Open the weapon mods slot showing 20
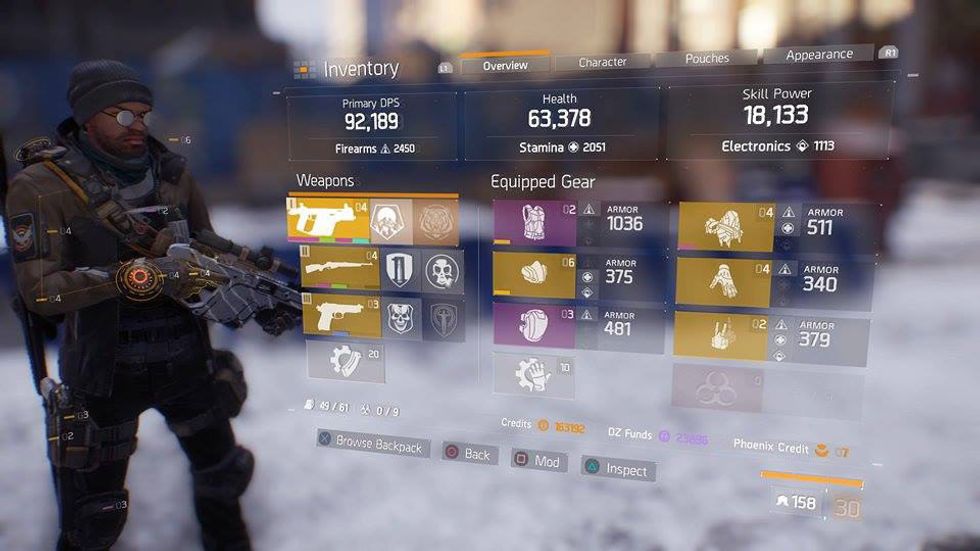980x551 pixels. pos(346,361)
